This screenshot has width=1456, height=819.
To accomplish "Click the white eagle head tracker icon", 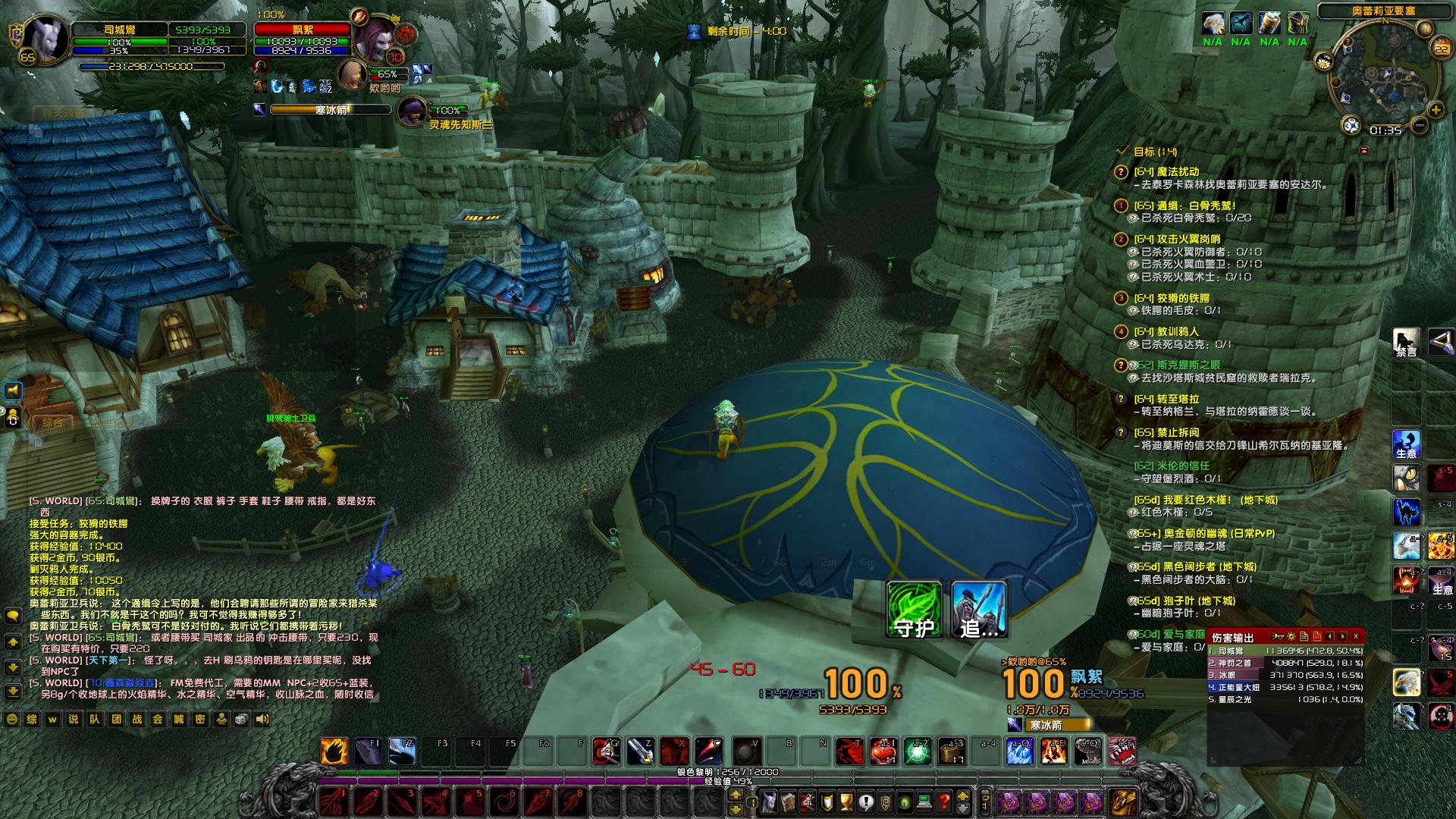I will tap(1213, 24).
